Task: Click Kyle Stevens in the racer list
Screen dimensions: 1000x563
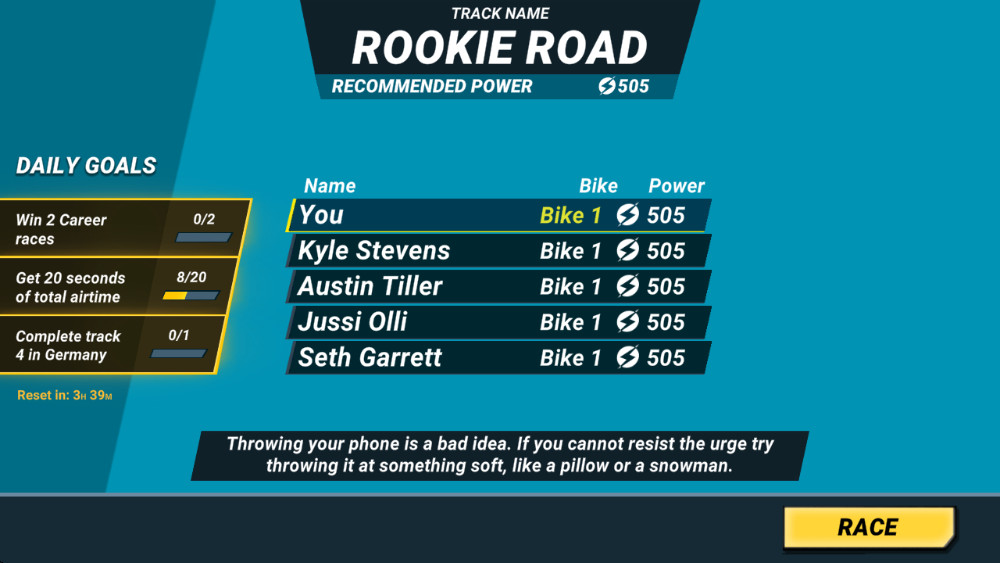Action: tap(498, 250)
